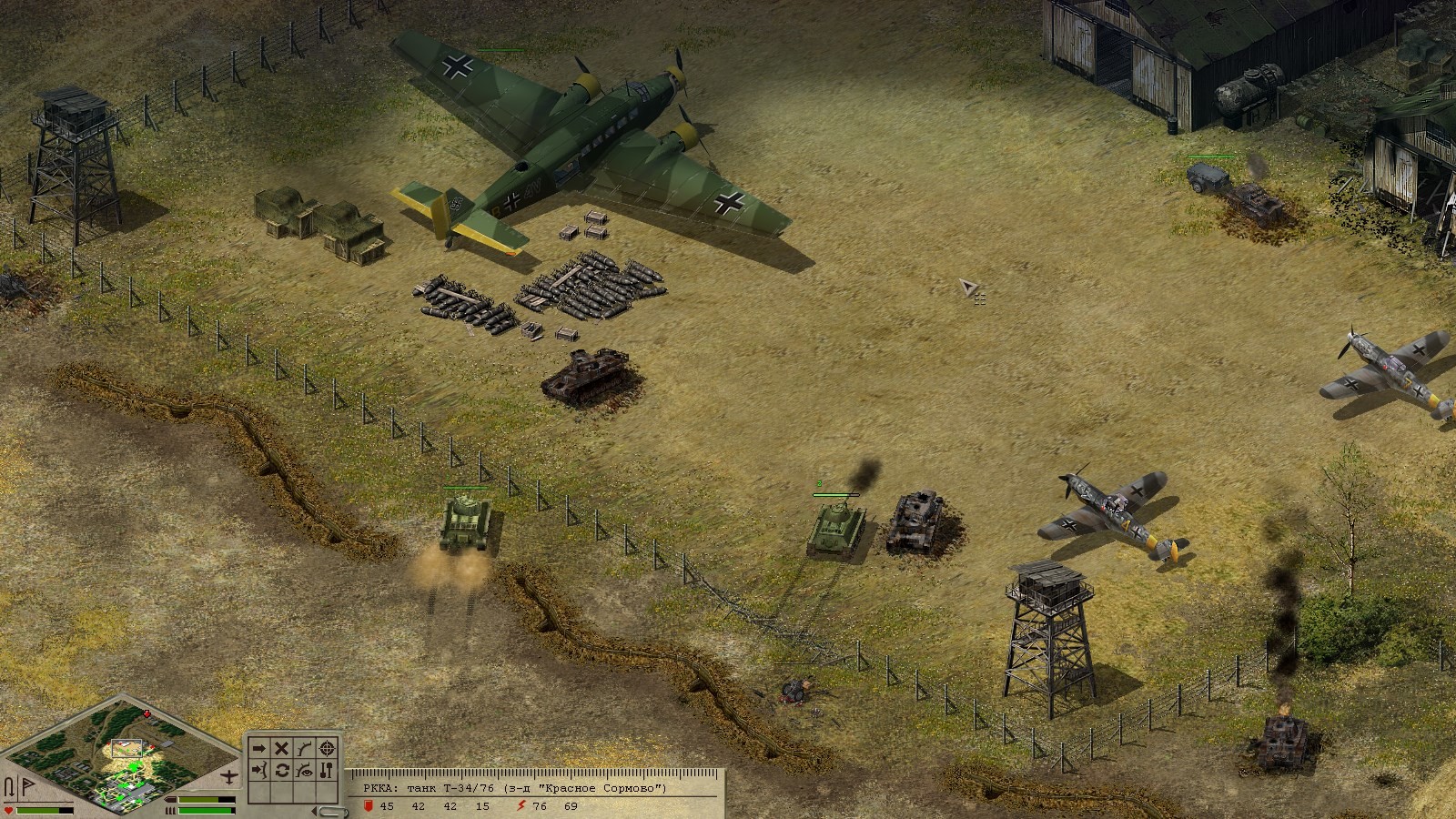Open the flag objectives icon

26,785
